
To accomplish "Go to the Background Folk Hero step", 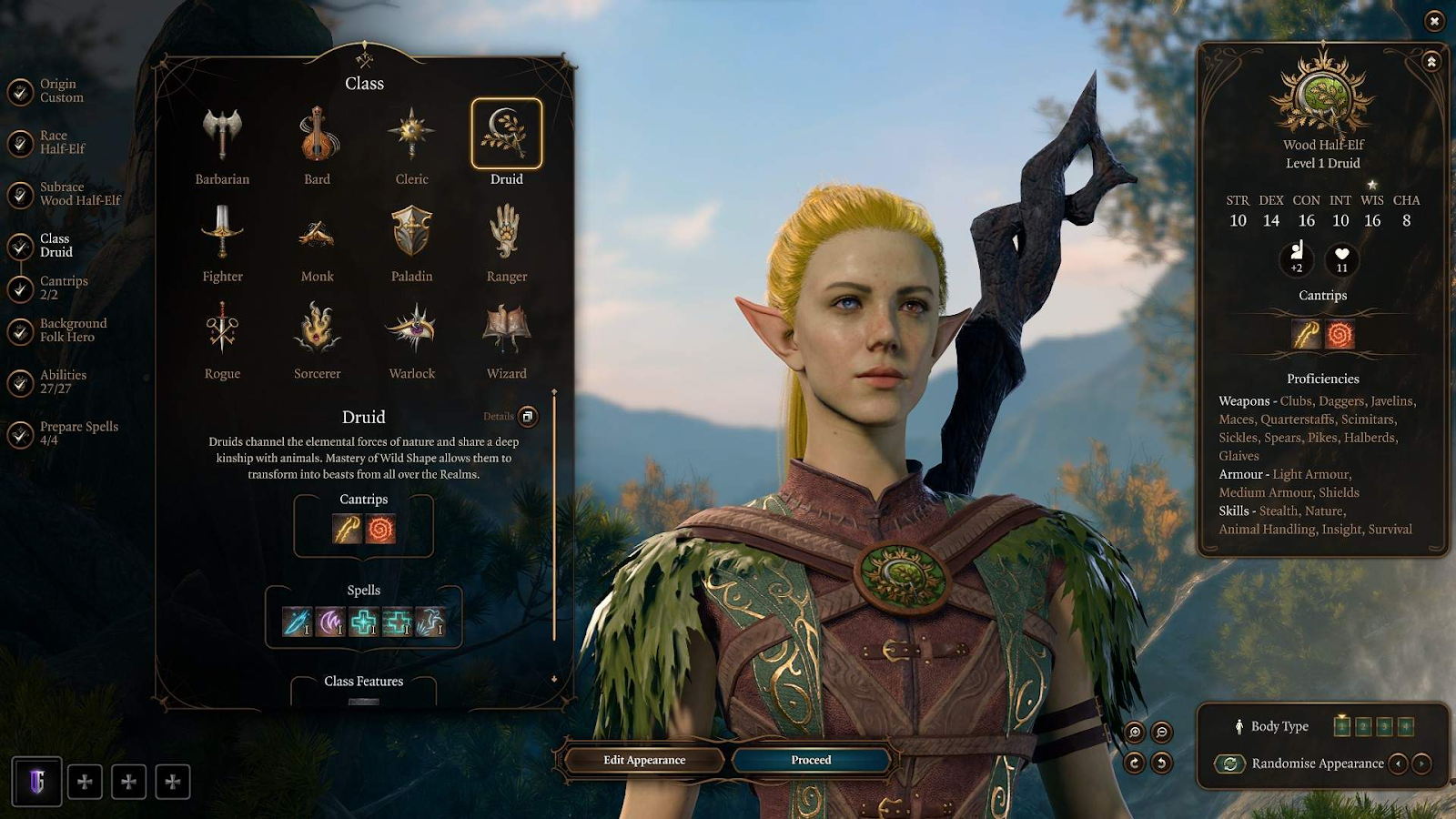I will [72, 330].
